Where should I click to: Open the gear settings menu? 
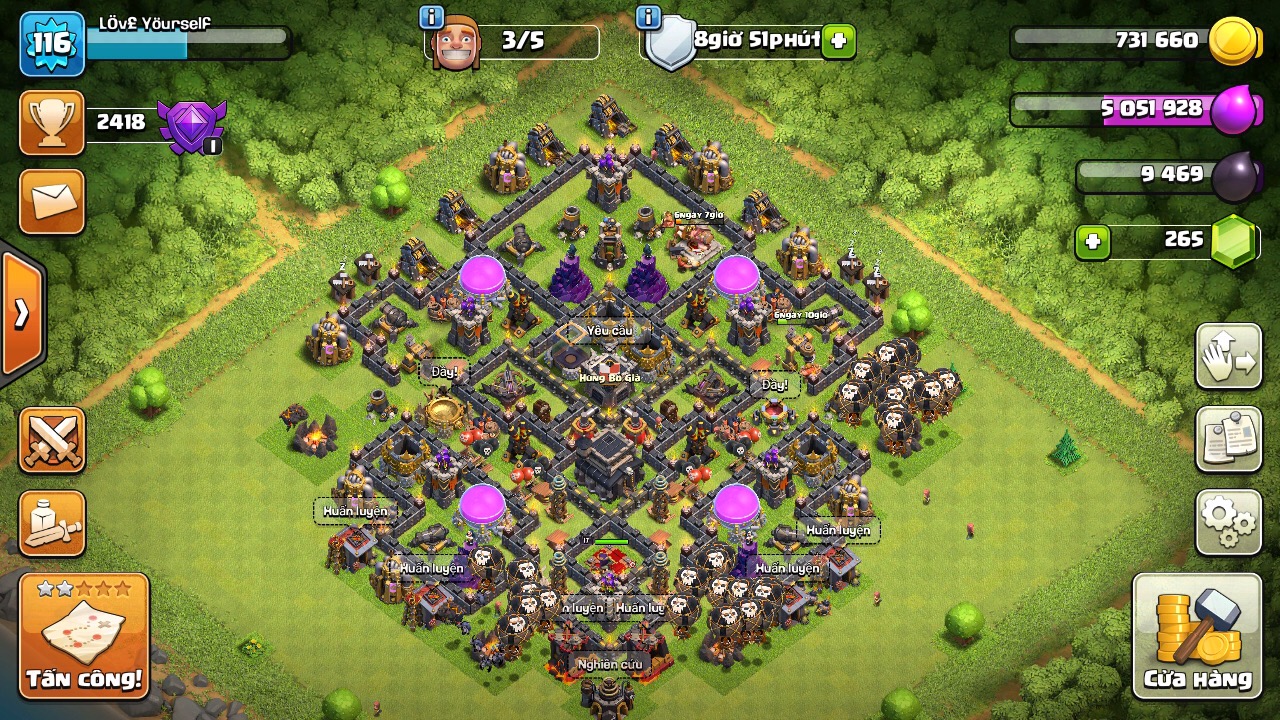click(x=1228, y=521)
